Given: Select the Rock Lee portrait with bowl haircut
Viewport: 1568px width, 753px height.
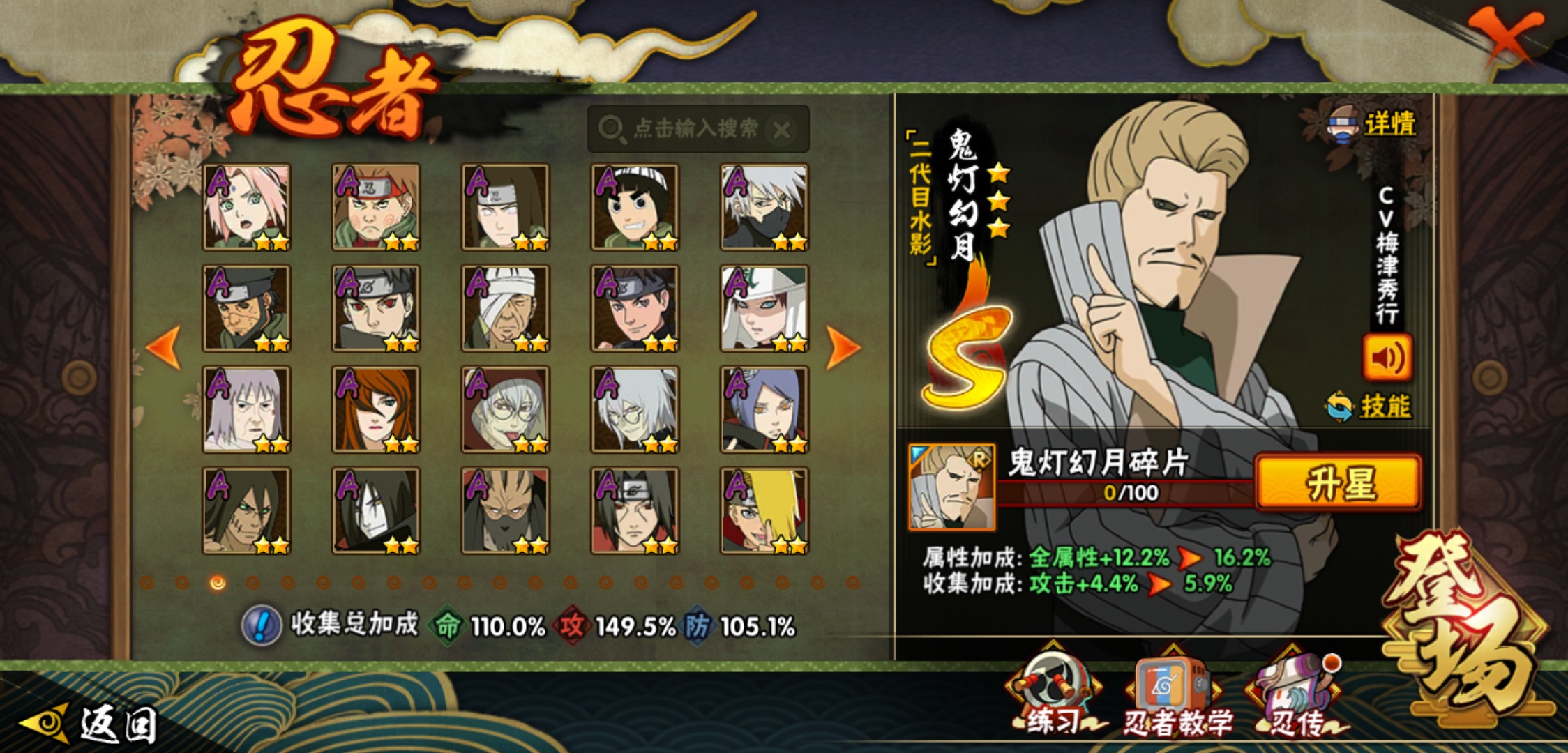Looking at the screenshot, I should coord(635,207).
